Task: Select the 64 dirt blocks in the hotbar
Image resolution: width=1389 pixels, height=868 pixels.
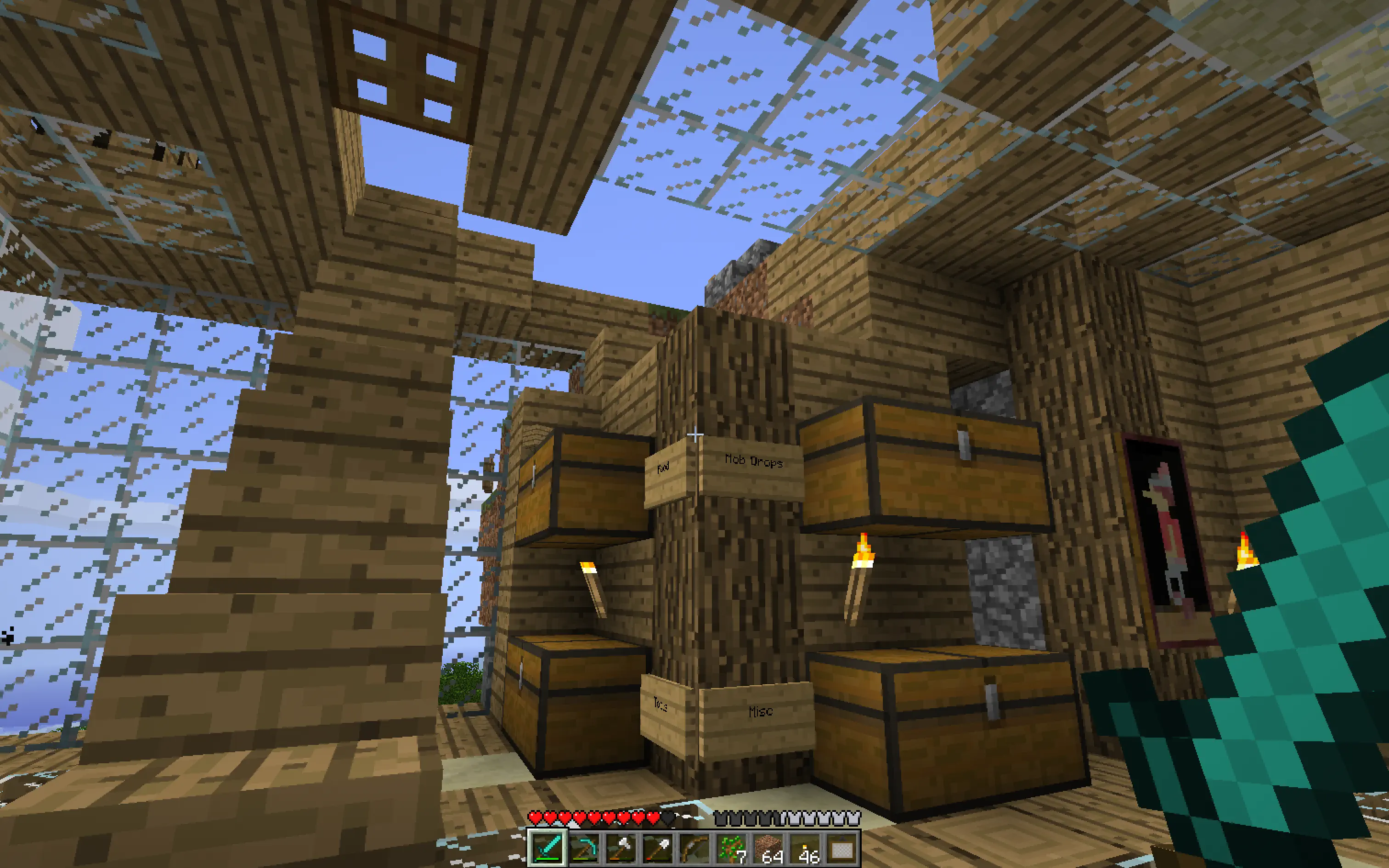Action: coord(768,849)
